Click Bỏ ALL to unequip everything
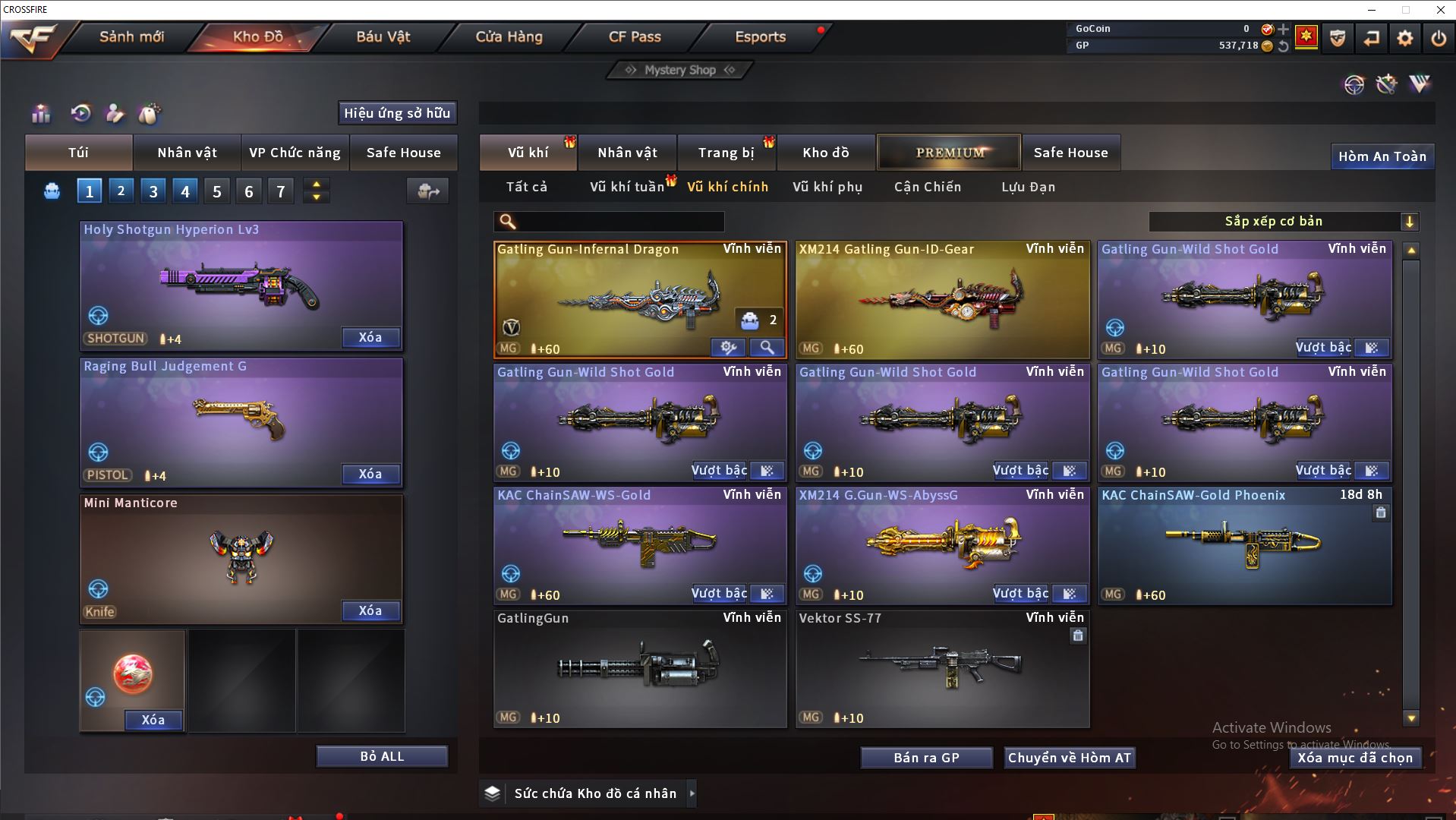 (382, 756)
